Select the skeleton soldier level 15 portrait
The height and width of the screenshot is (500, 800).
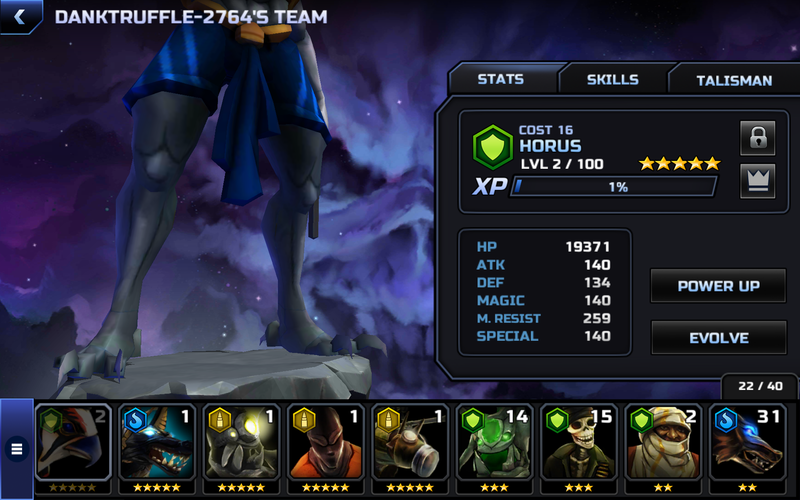click(x=580, y=443)
